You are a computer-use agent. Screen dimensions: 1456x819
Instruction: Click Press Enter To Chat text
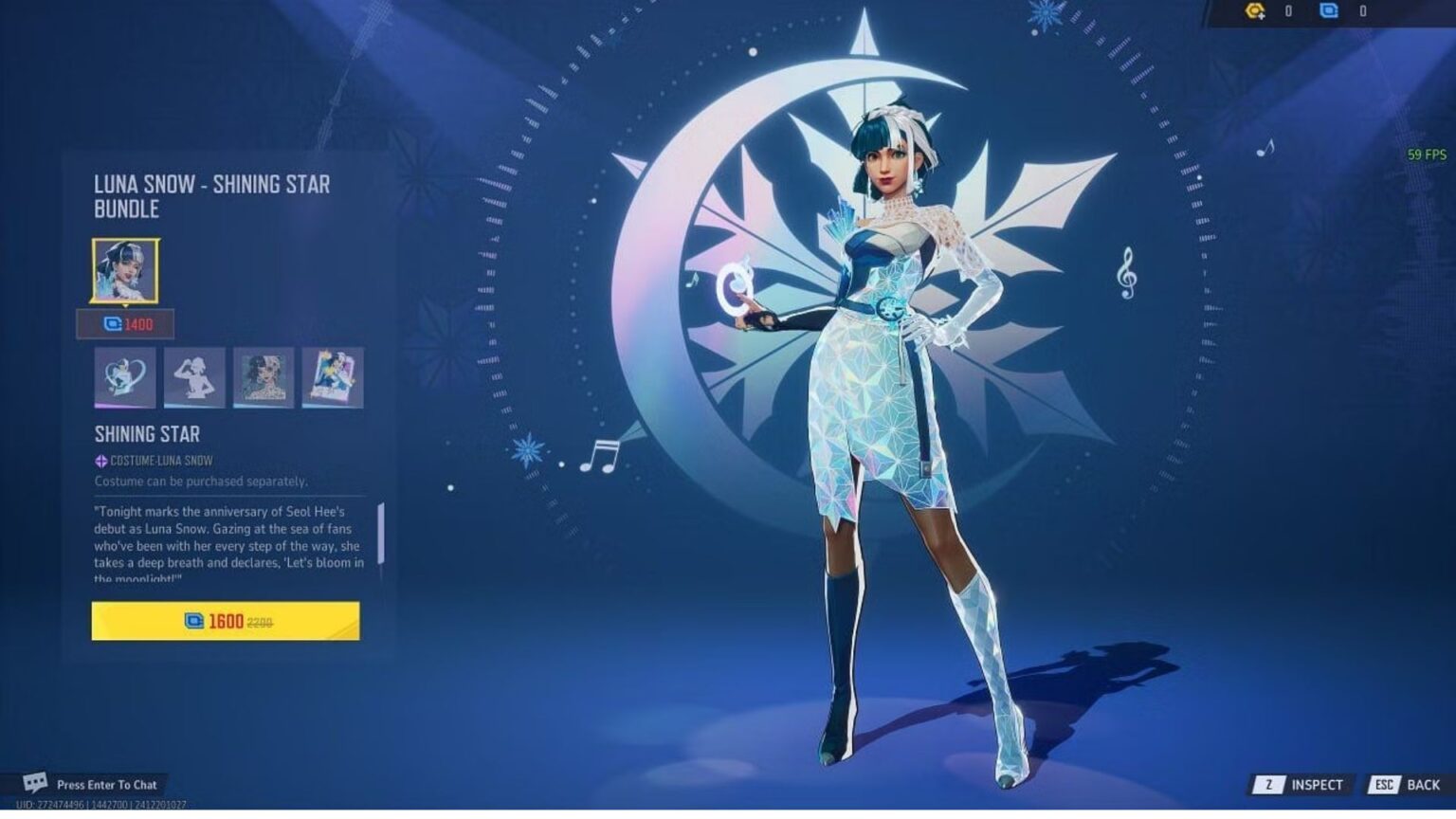click(x=109, y=785)
